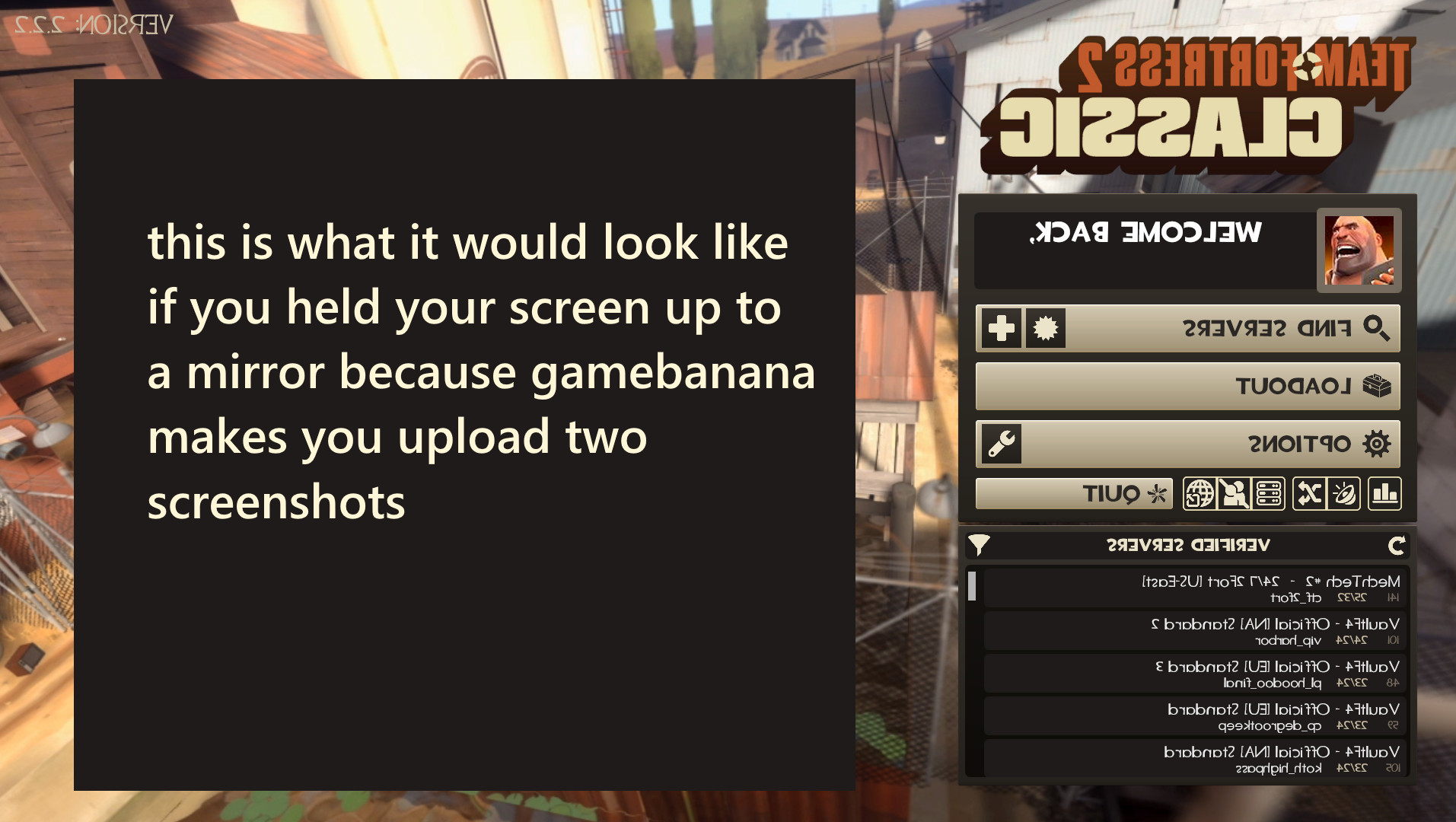The image size is (1456, 822).
Task: Toggle the filter funnel on Verified Servers
Action: tap(982, 545)
